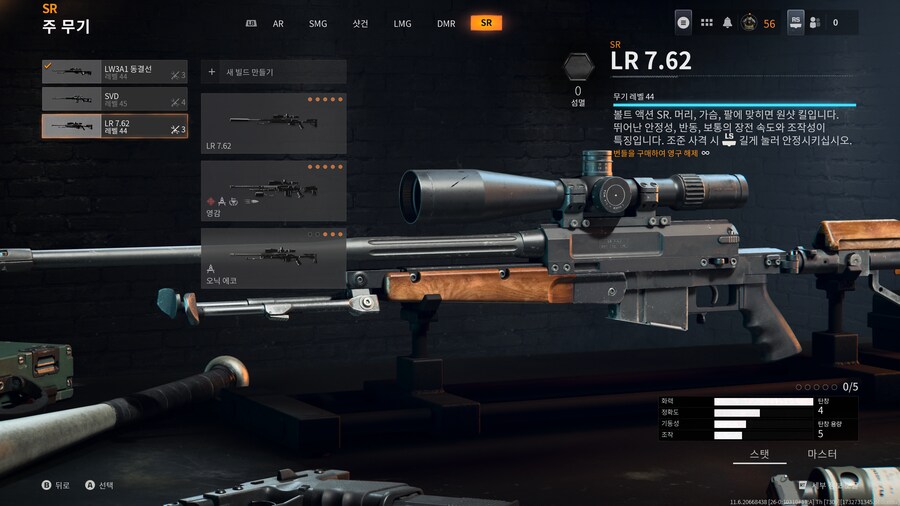Choose the 영감 blueprint build card
Screen dimensions: 900x506
point(274,191)
